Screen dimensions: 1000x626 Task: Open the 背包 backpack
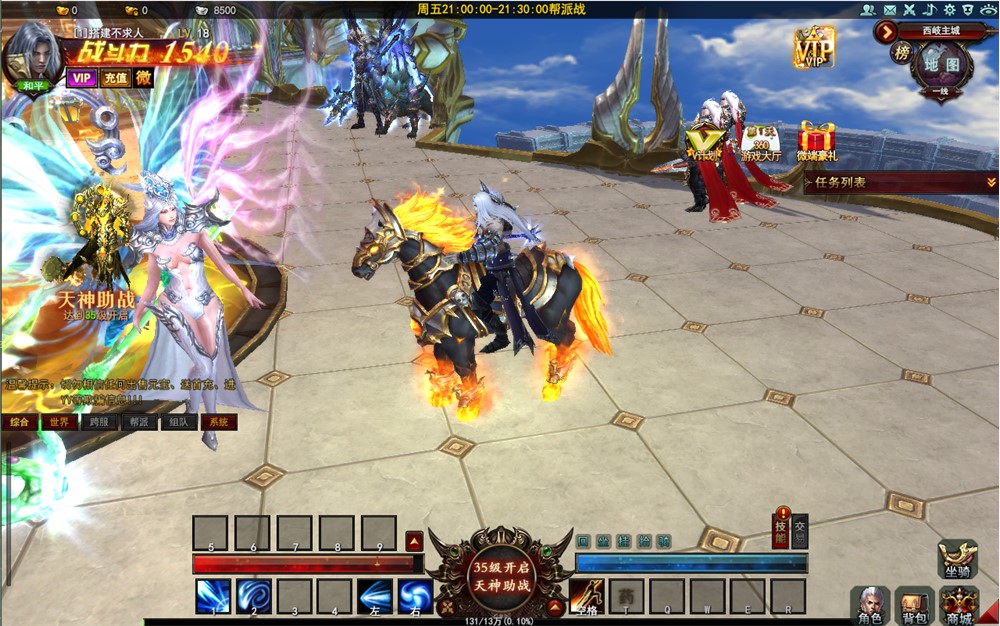pos(914,604)
